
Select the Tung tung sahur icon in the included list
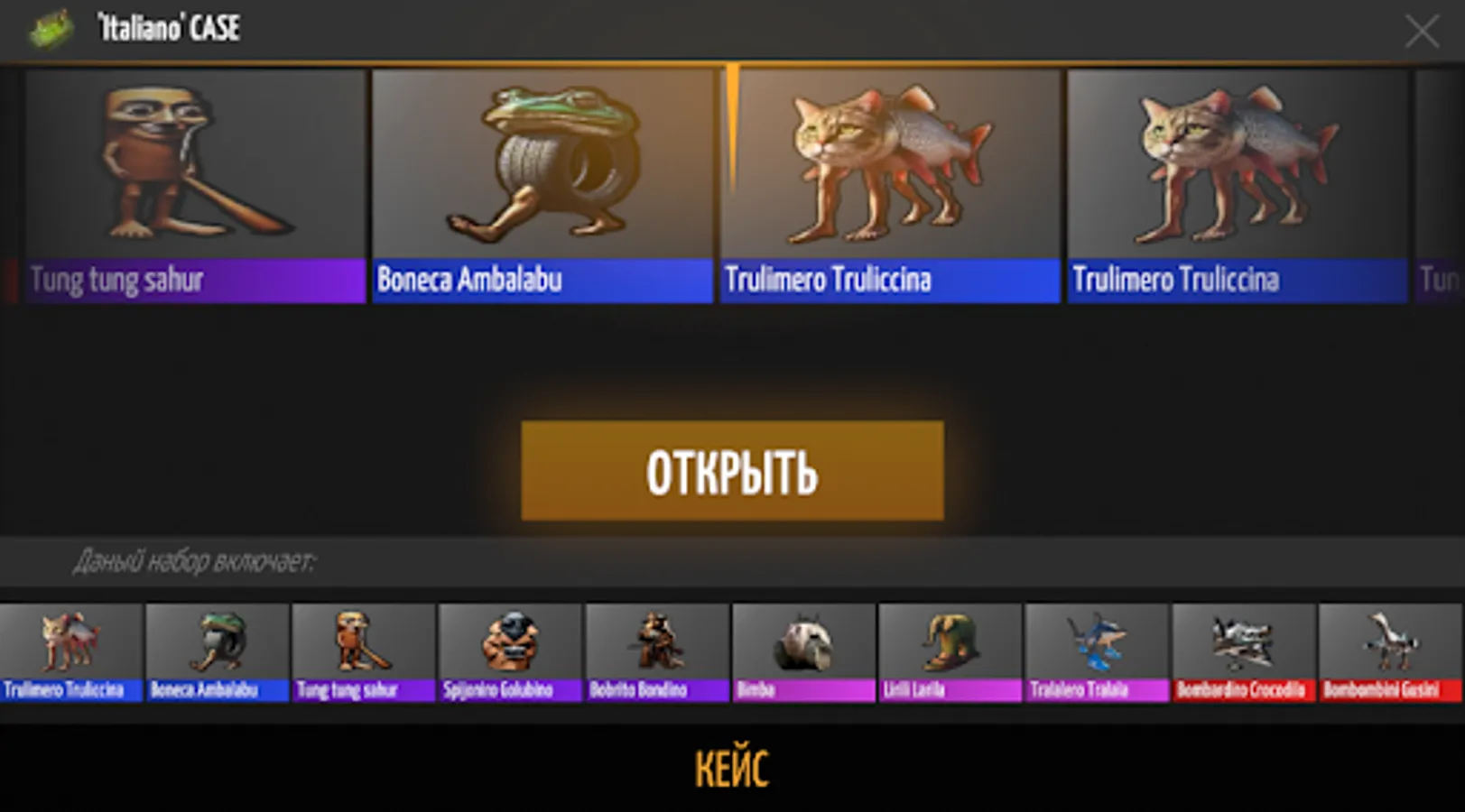tap(363, 651)
